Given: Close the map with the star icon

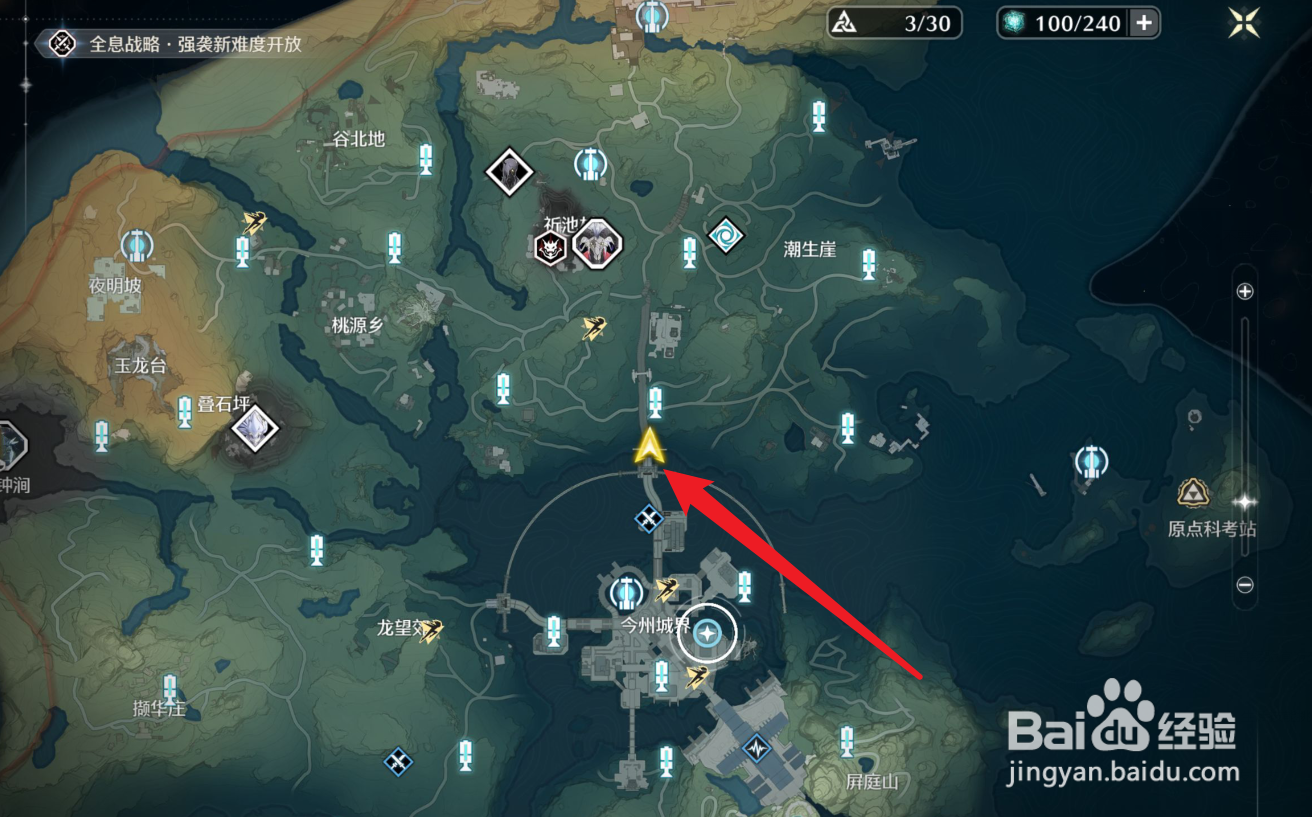Looking at the screenshot, I should click(x=1245, y=22).
